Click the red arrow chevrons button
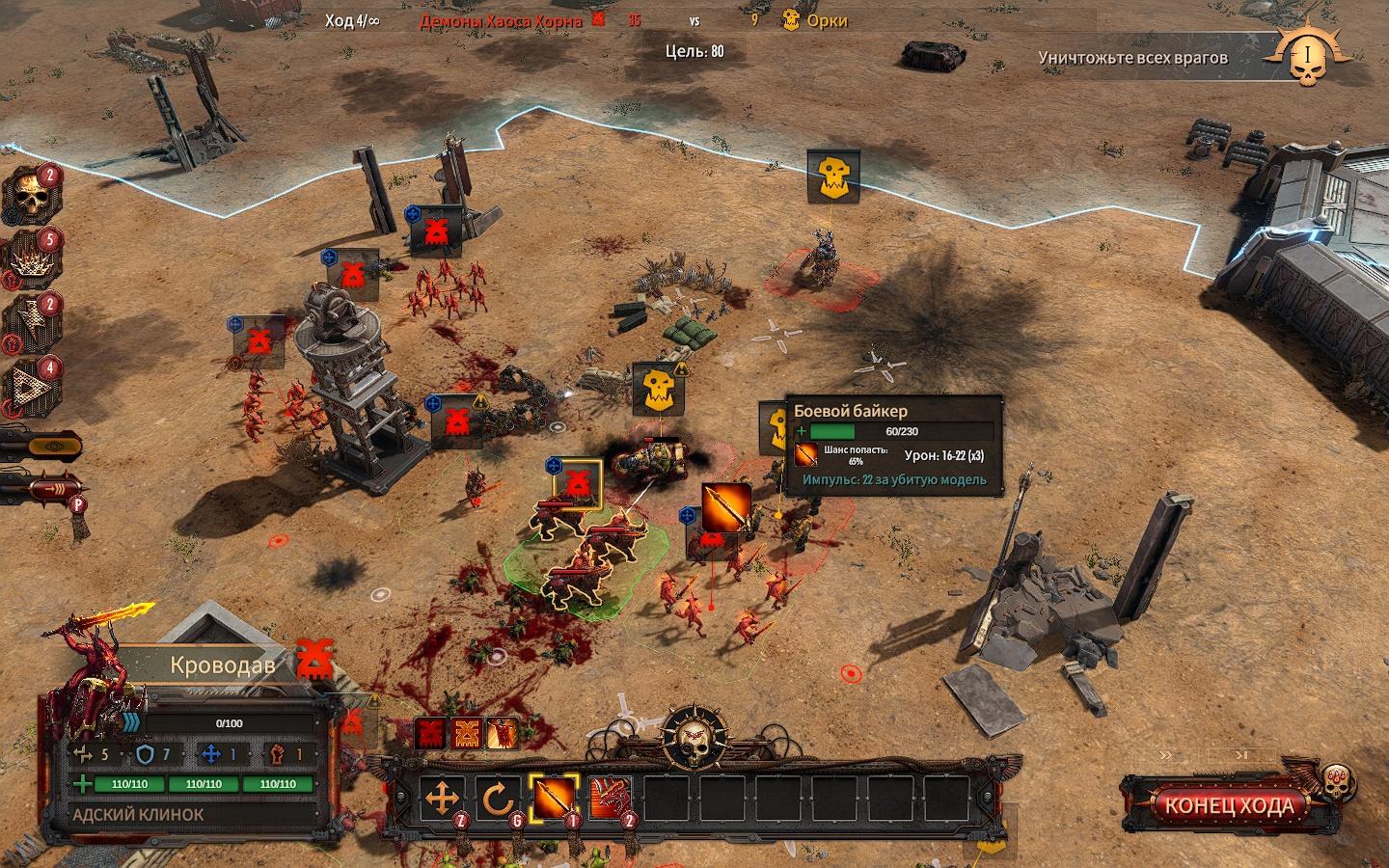The width and height of the screenshot is (1389, 868). click(x=43, y=490)
